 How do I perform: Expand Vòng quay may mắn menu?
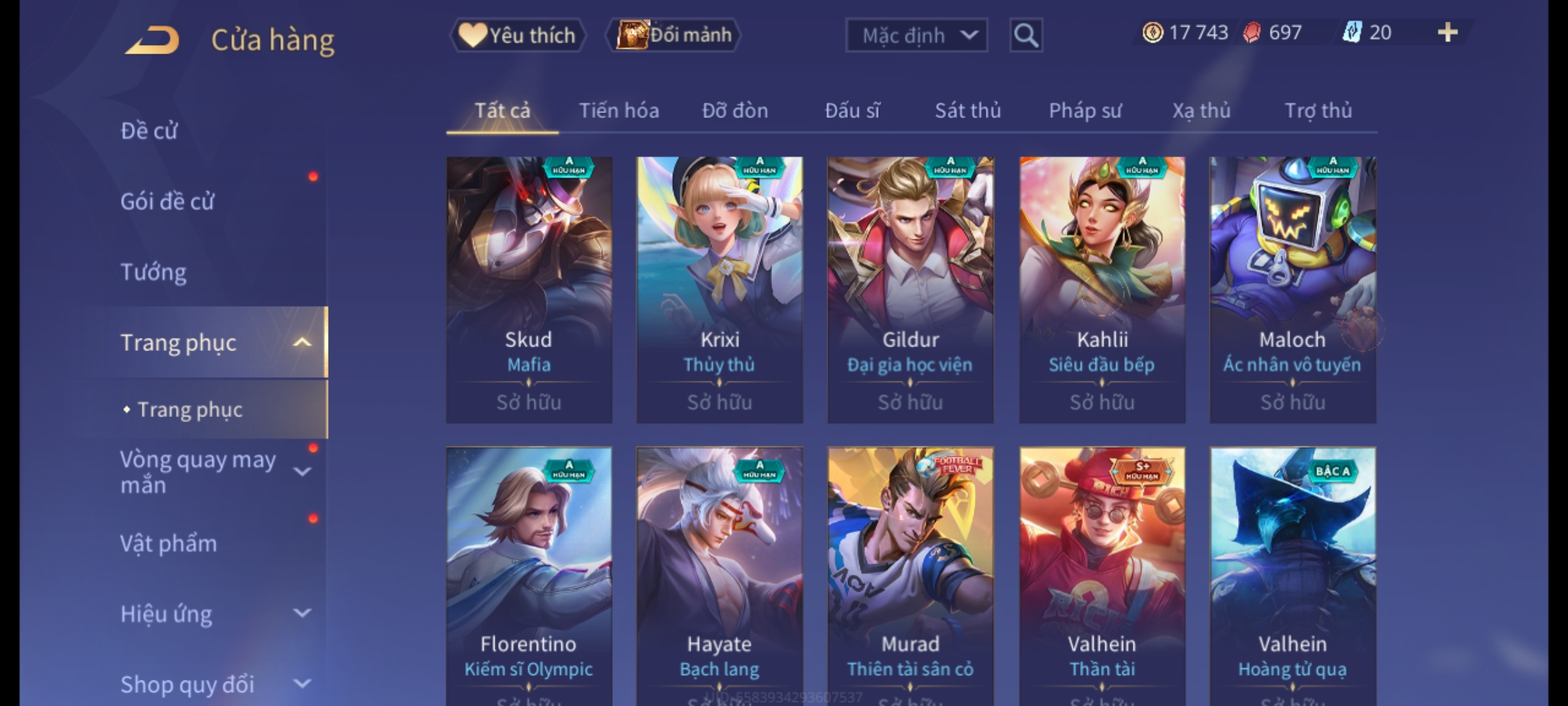pyautogui.click(x=302, y=471)
